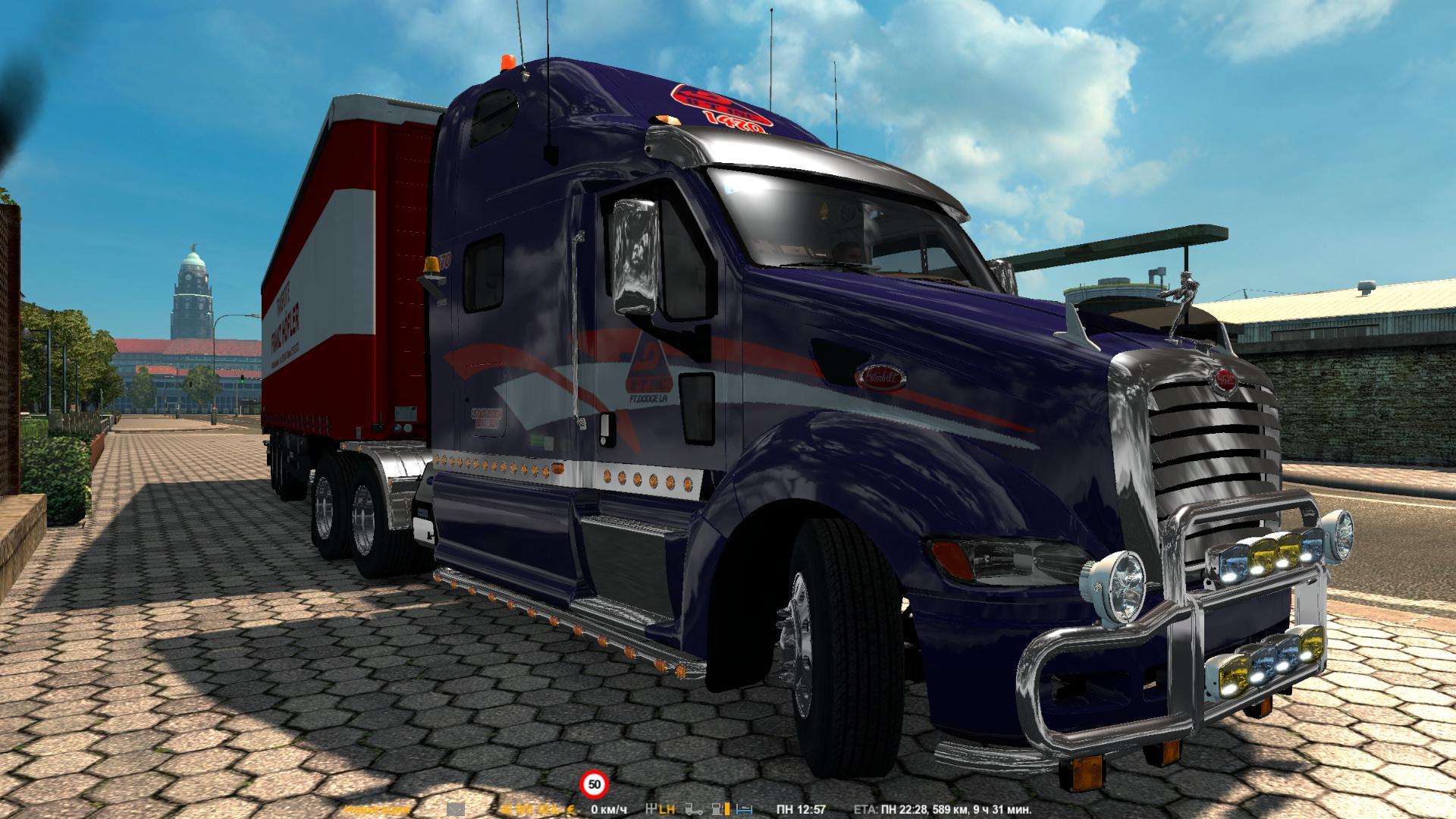1456x819 pixels.
Task: Click the fuel pump gauge icon
Action: coord(715,808)
